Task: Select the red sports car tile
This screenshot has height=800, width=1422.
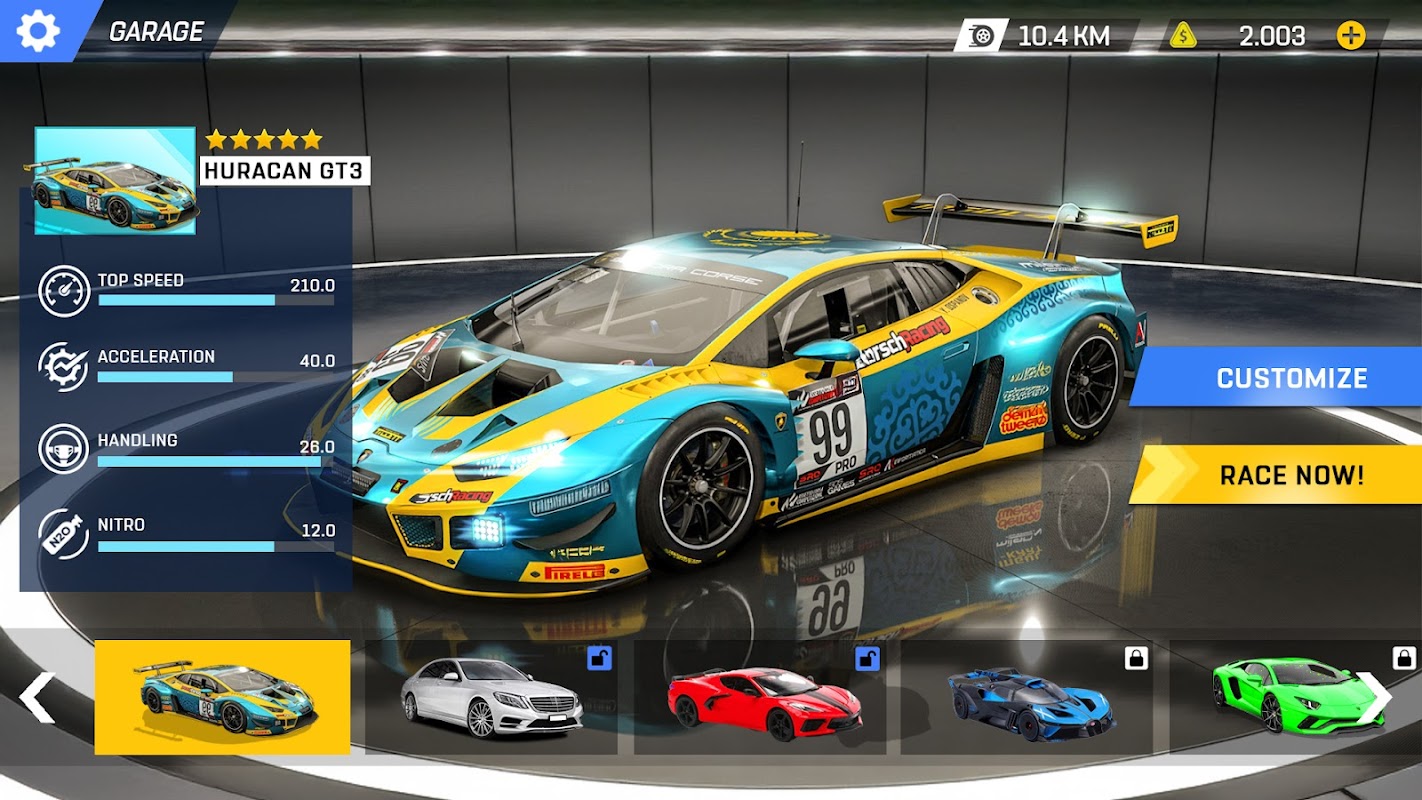Action: coord(760,697)
